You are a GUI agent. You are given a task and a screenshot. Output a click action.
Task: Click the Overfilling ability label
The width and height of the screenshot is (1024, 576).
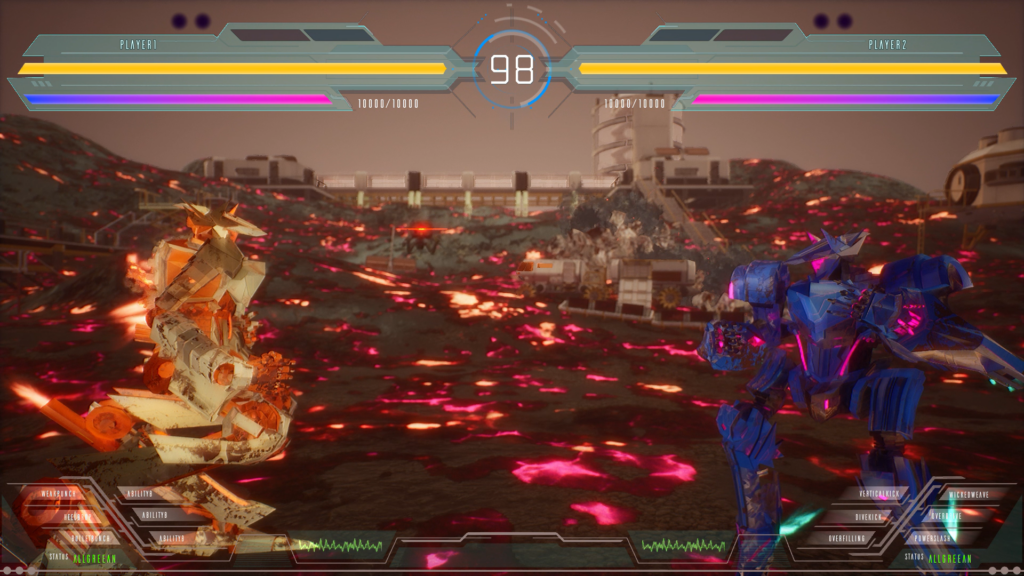click(x=848, y=538)
